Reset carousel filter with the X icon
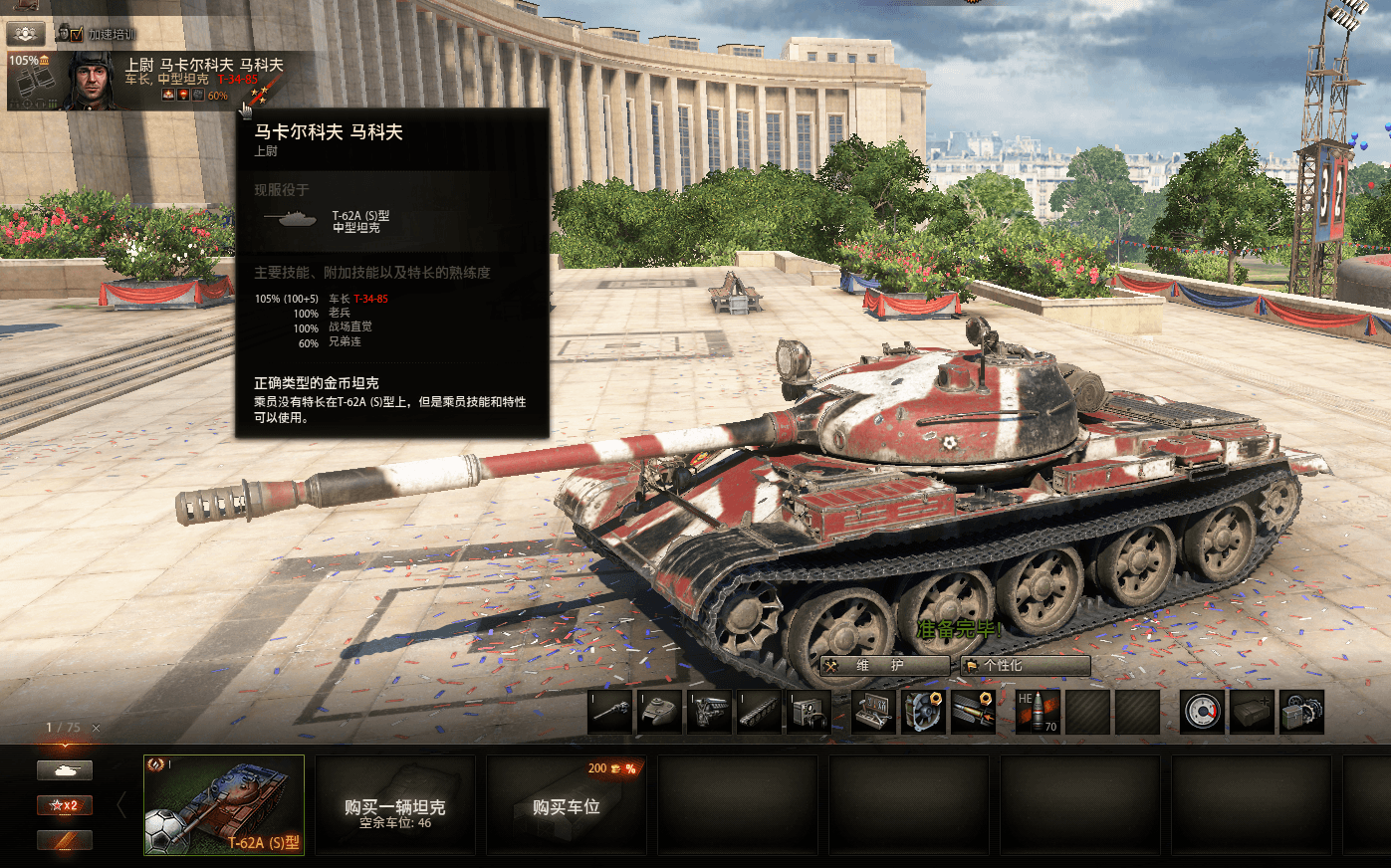 coord(97,728)
